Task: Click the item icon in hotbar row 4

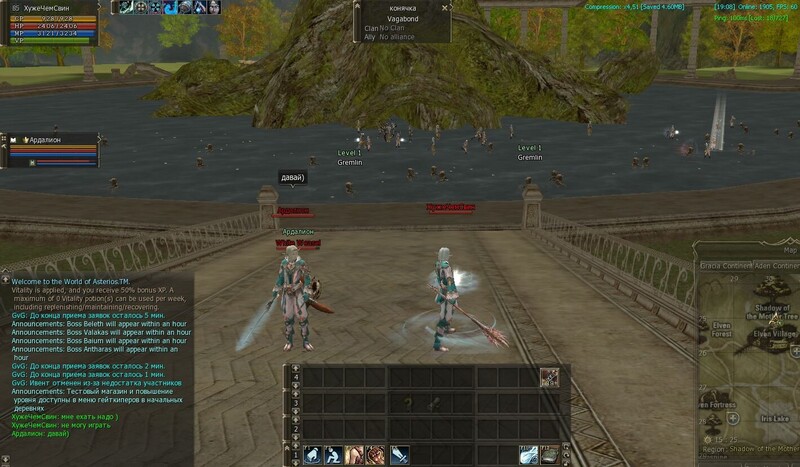Action: [x=549, y=377]
